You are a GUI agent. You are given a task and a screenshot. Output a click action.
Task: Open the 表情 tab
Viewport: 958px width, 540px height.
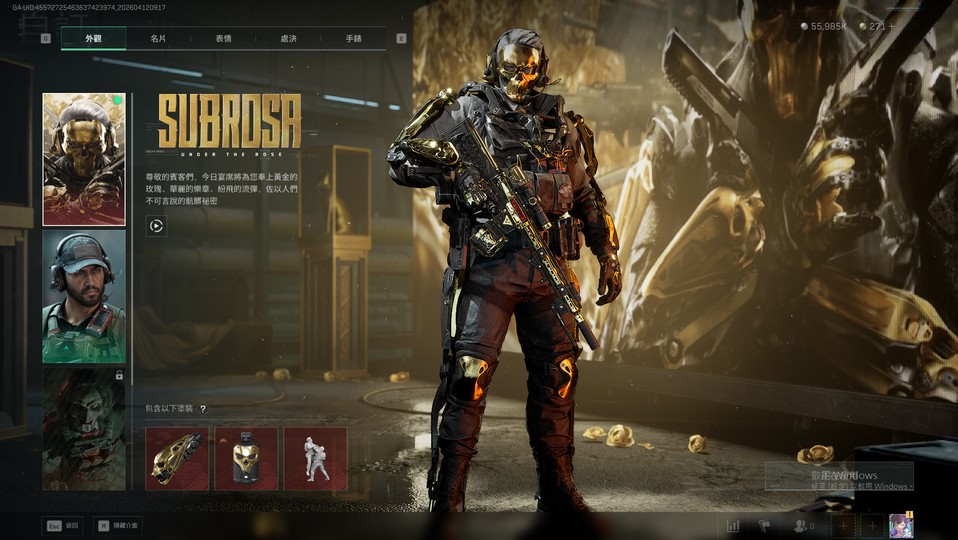(223, 39)
